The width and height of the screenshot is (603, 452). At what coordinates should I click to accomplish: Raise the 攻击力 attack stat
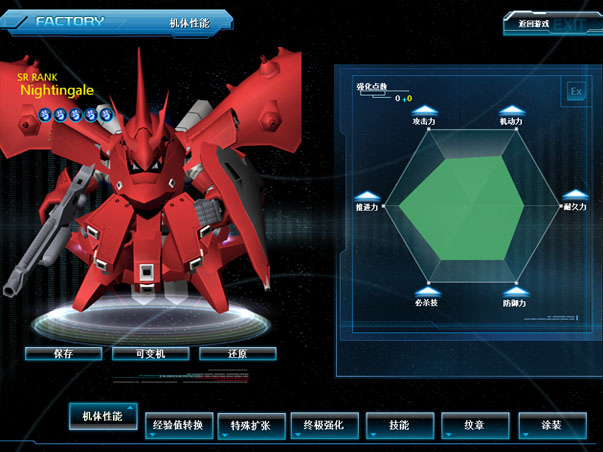pyautogui.click(x=425, y=110)
